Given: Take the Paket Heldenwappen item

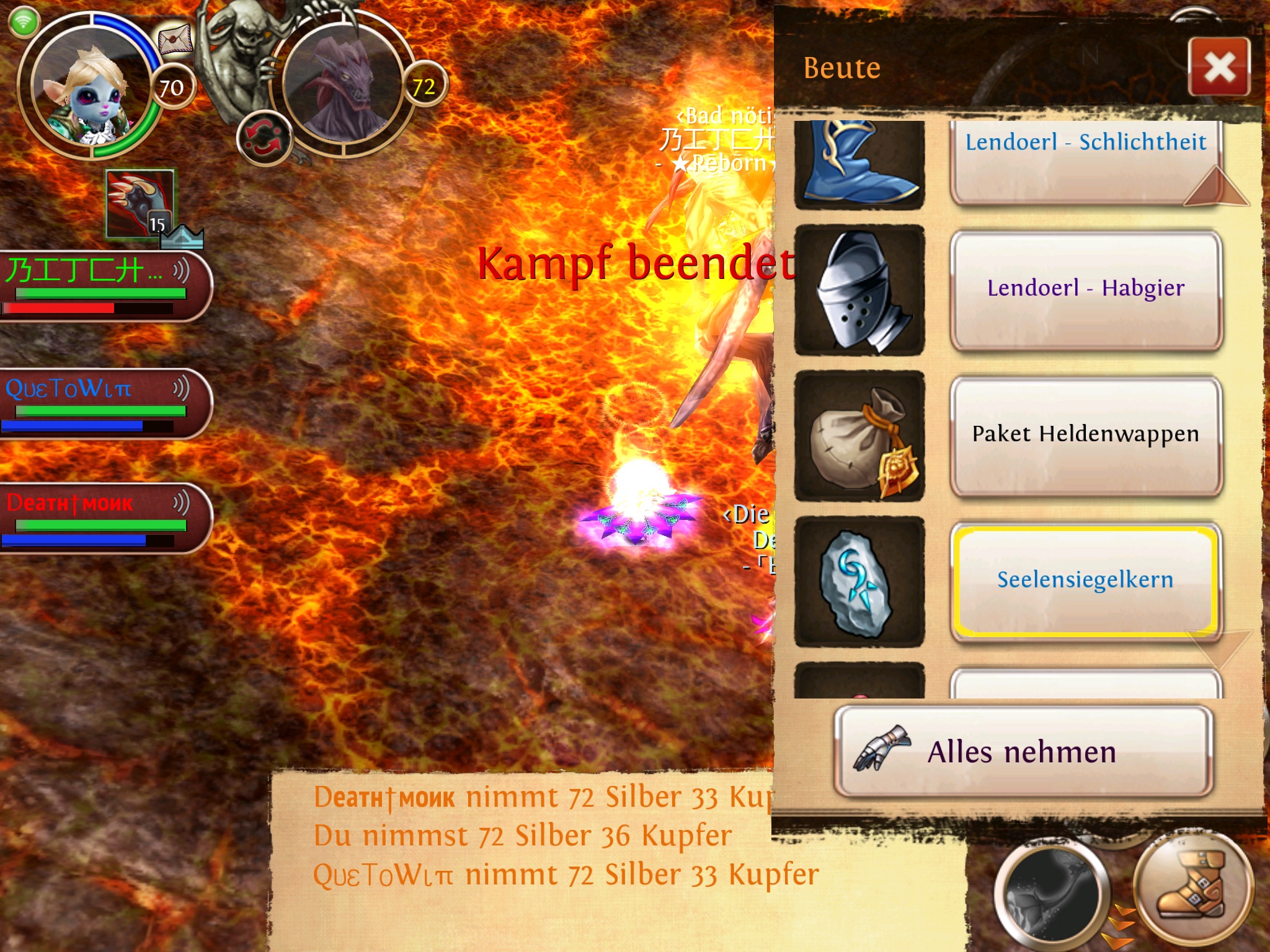Looking at the screenshot, I should click(x=1085, y=434).
